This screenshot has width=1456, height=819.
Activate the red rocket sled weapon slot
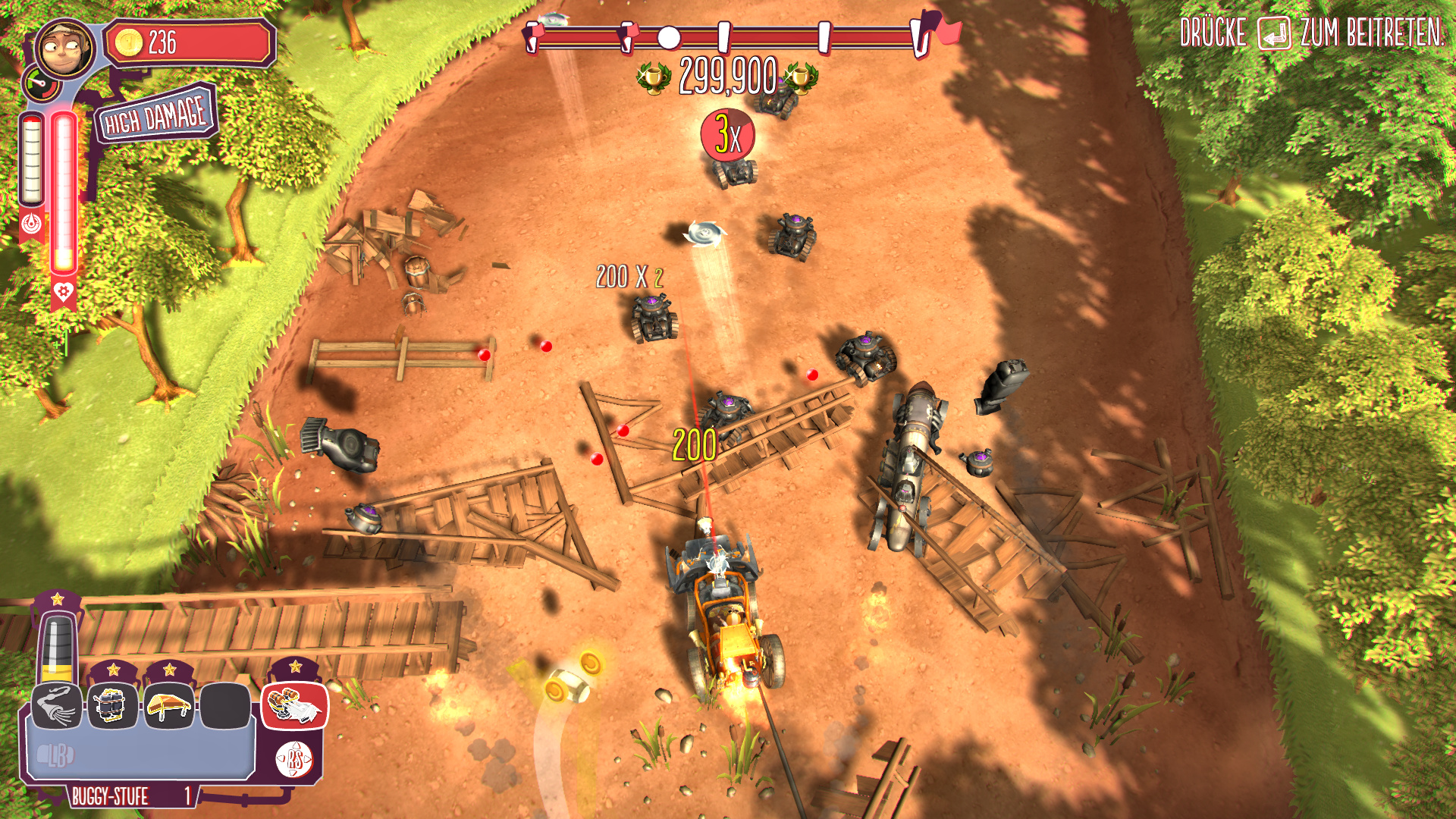(295, 706)
